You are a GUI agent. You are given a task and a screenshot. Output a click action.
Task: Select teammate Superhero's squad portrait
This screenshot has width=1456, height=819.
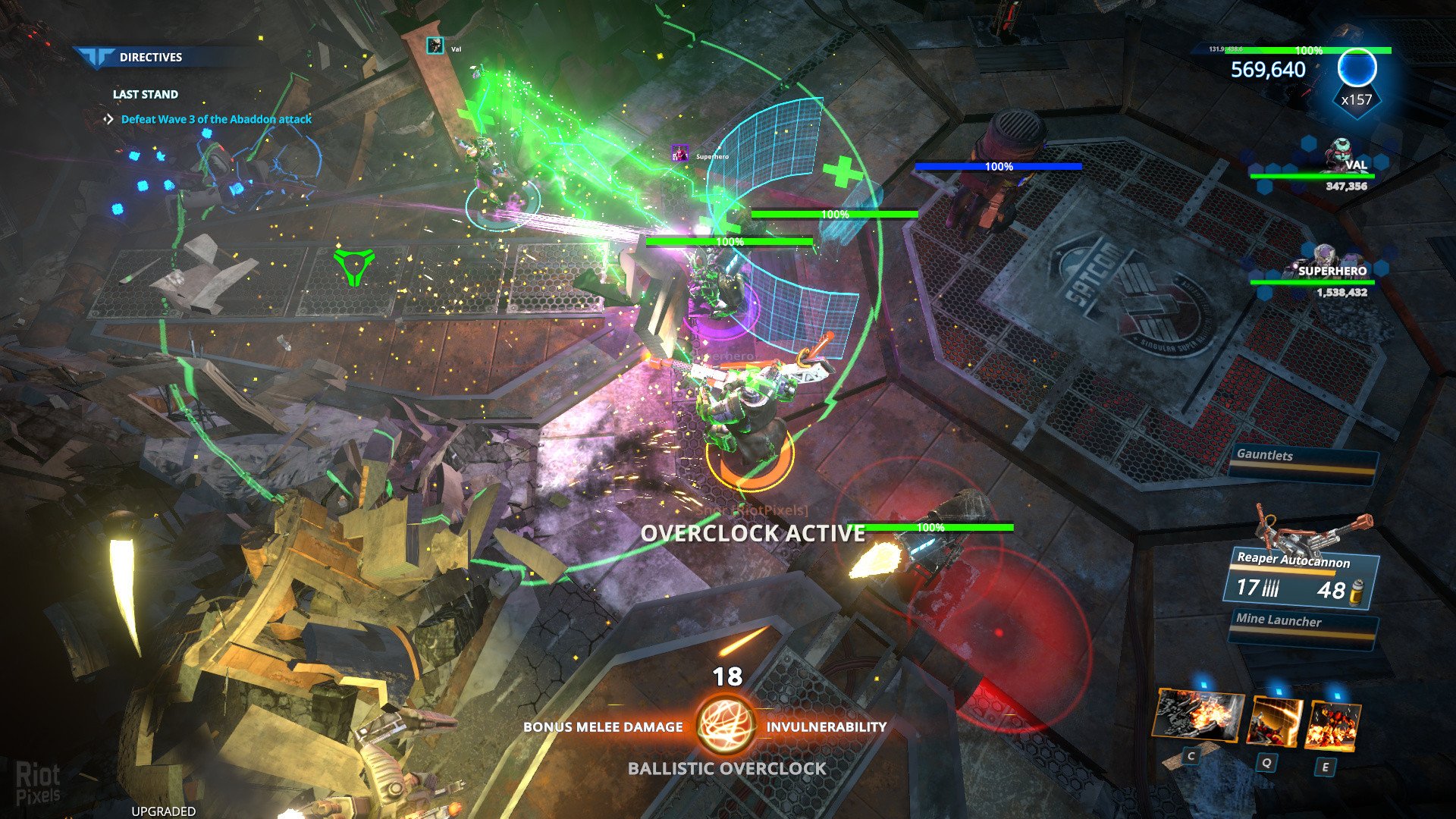pos(1325,259)
